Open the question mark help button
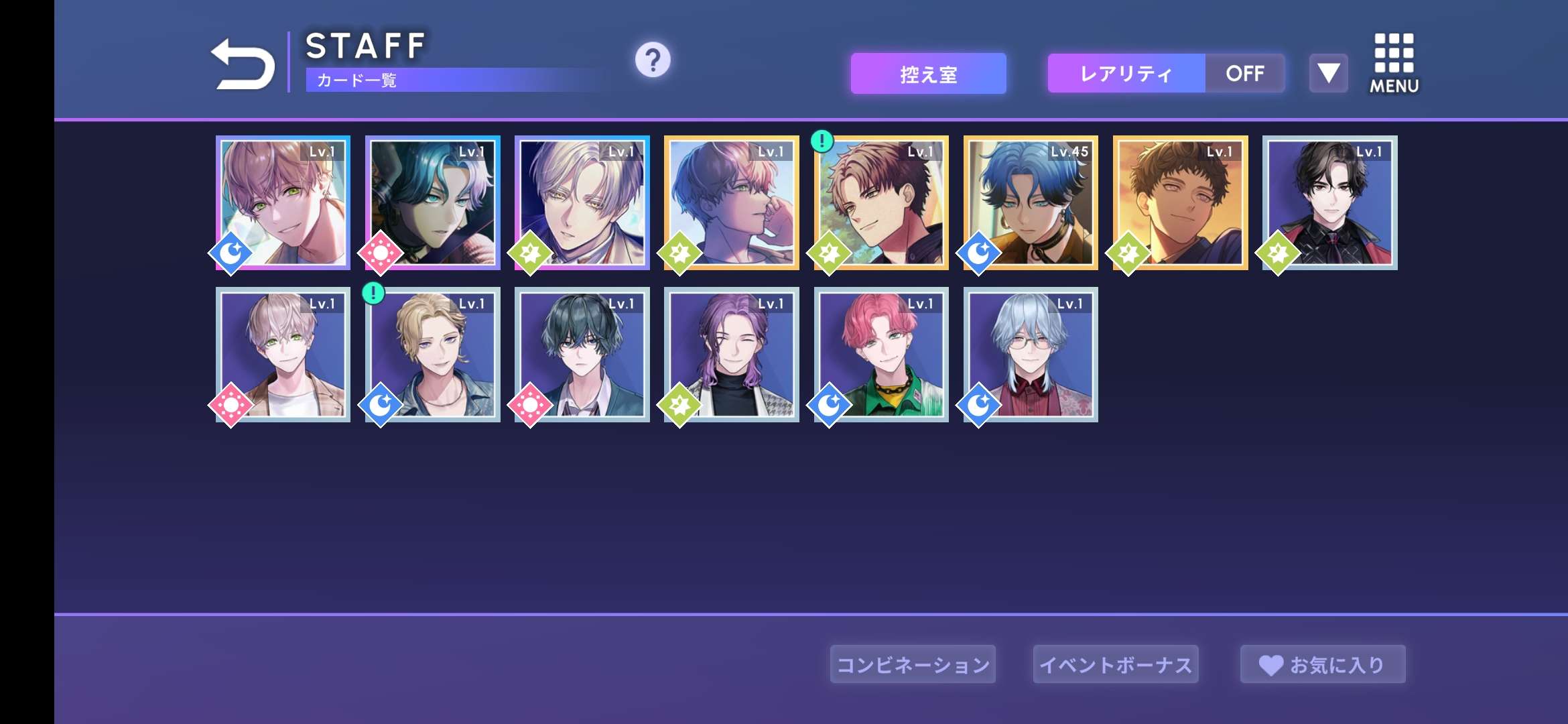Screen dimensions: 1568x724 pyautogui.click(x=653, y=60)
